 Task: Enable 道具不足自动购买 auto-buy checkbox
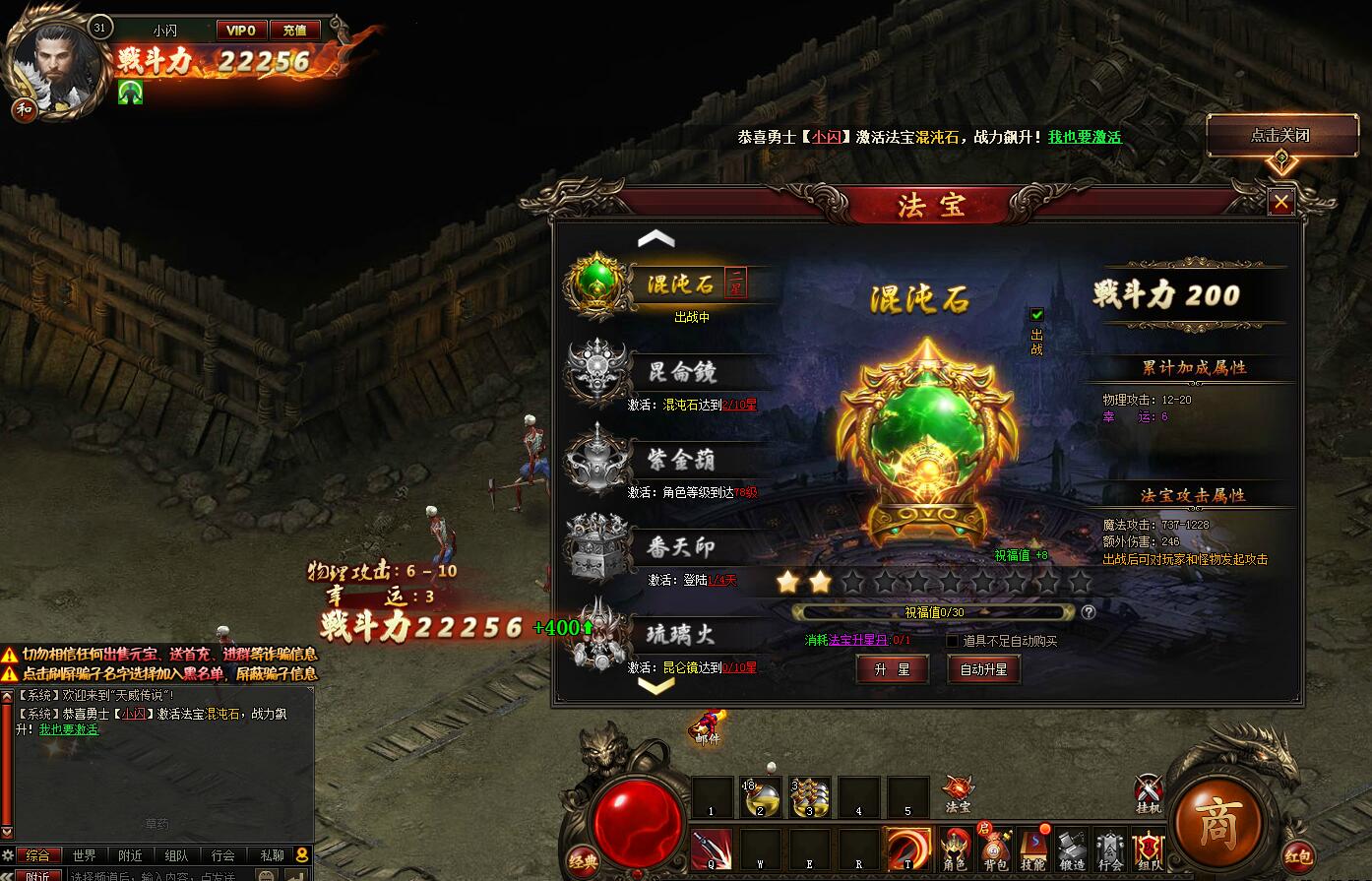(x=951, y=640)
